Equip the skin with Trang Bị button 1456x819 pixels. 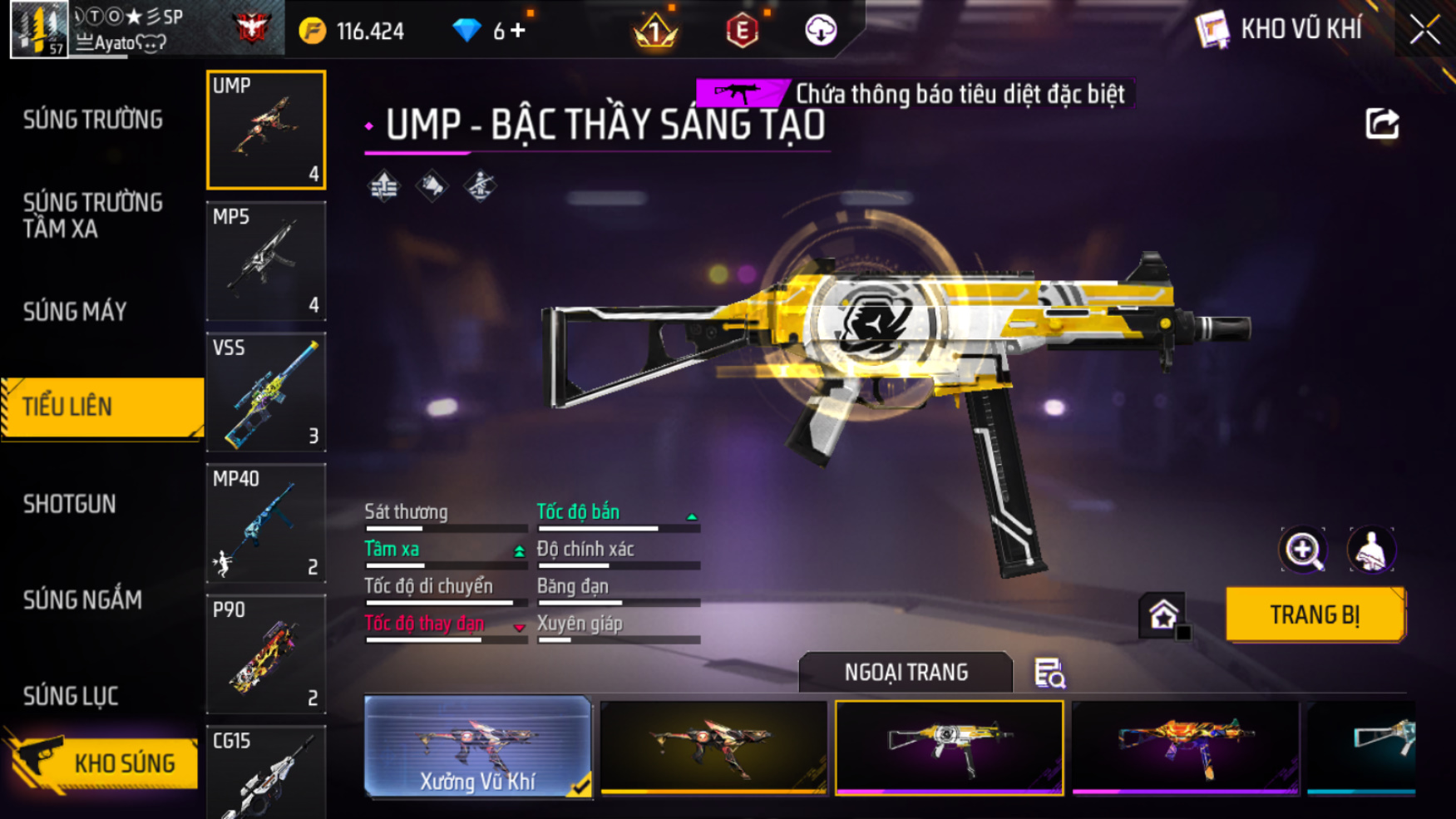pos(1315,615)
